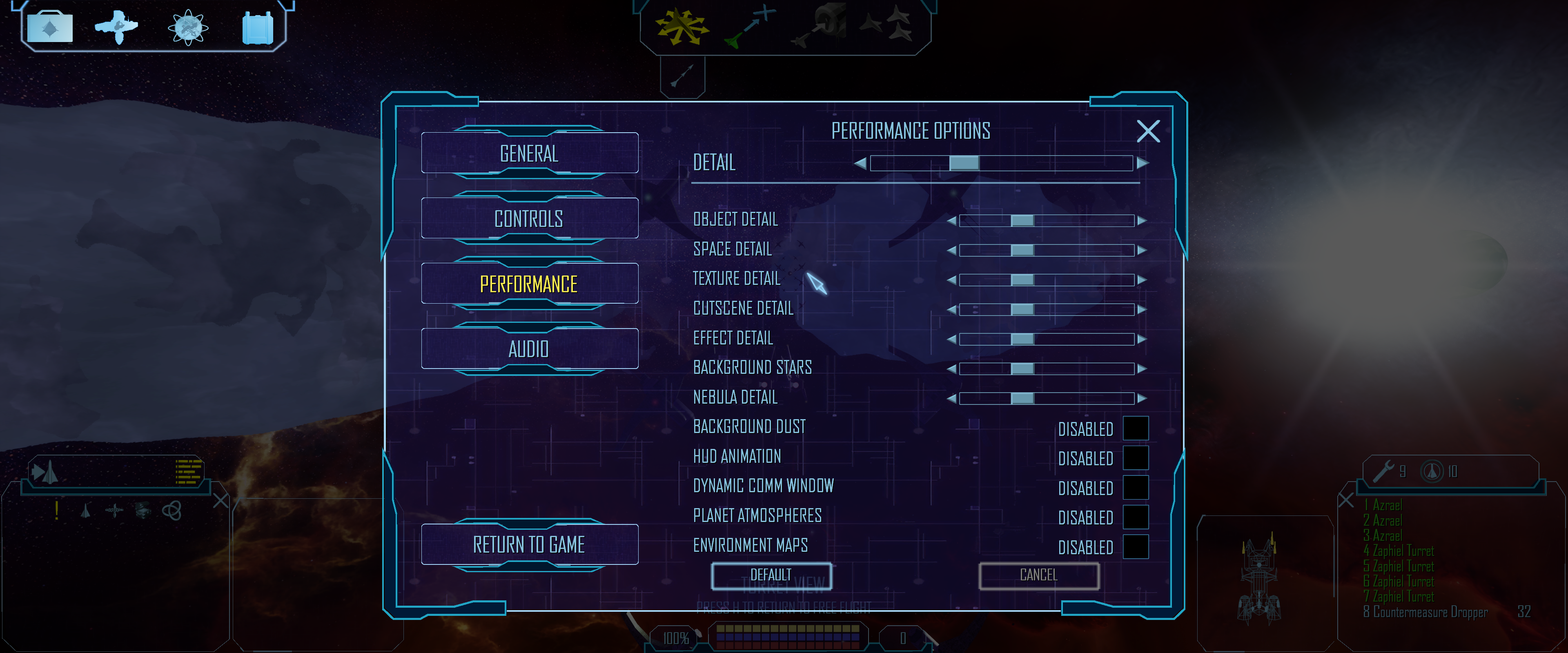
Task: Toggle the Environment Maps checkbox
Action: click(x=1135, y=546)
